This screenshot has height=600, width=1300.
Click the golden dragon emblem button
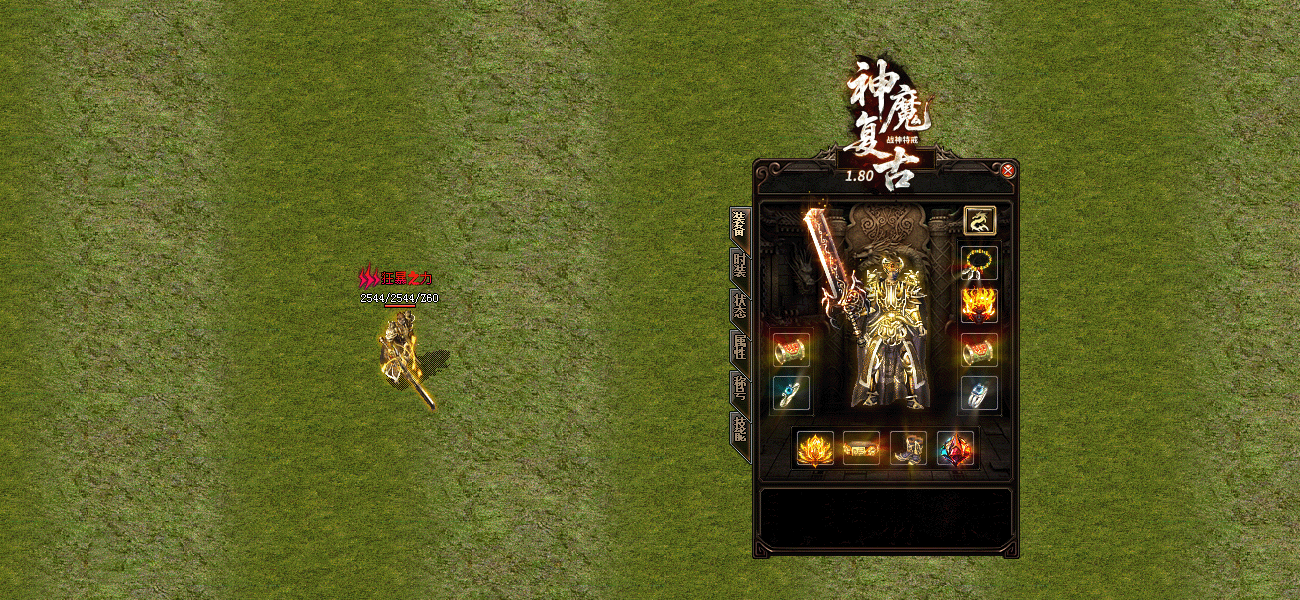click(x=978, y=220)
